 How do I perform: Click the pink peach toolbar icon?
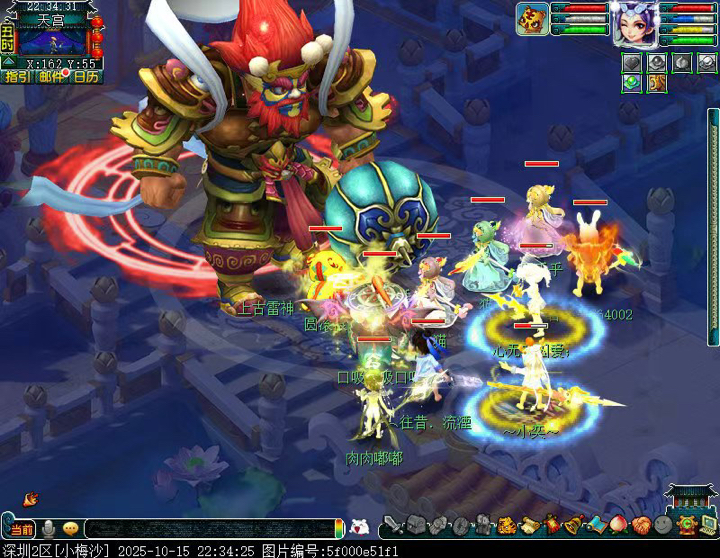[x=618, y=526]
